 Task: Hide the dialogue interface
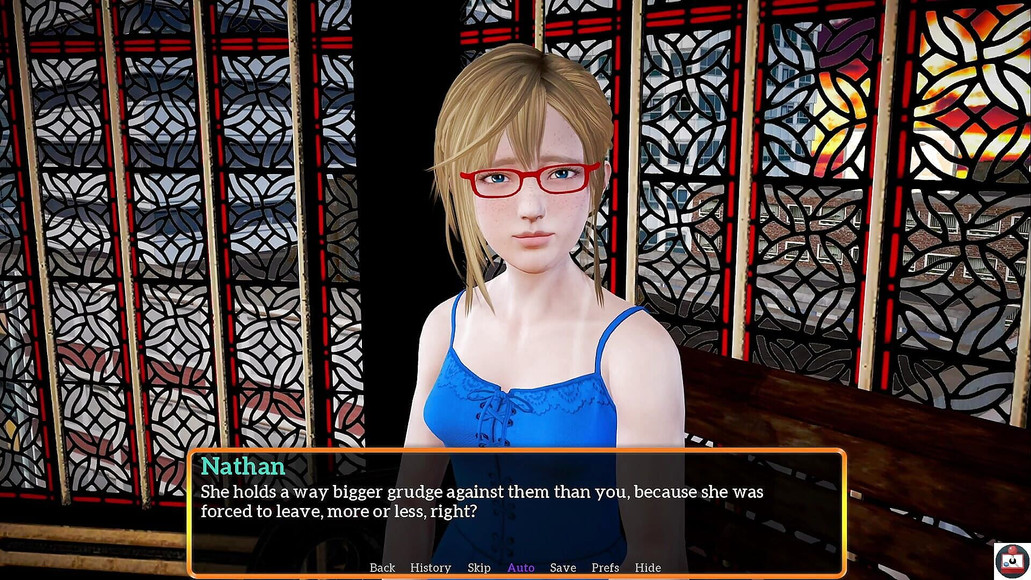[648, 568]
